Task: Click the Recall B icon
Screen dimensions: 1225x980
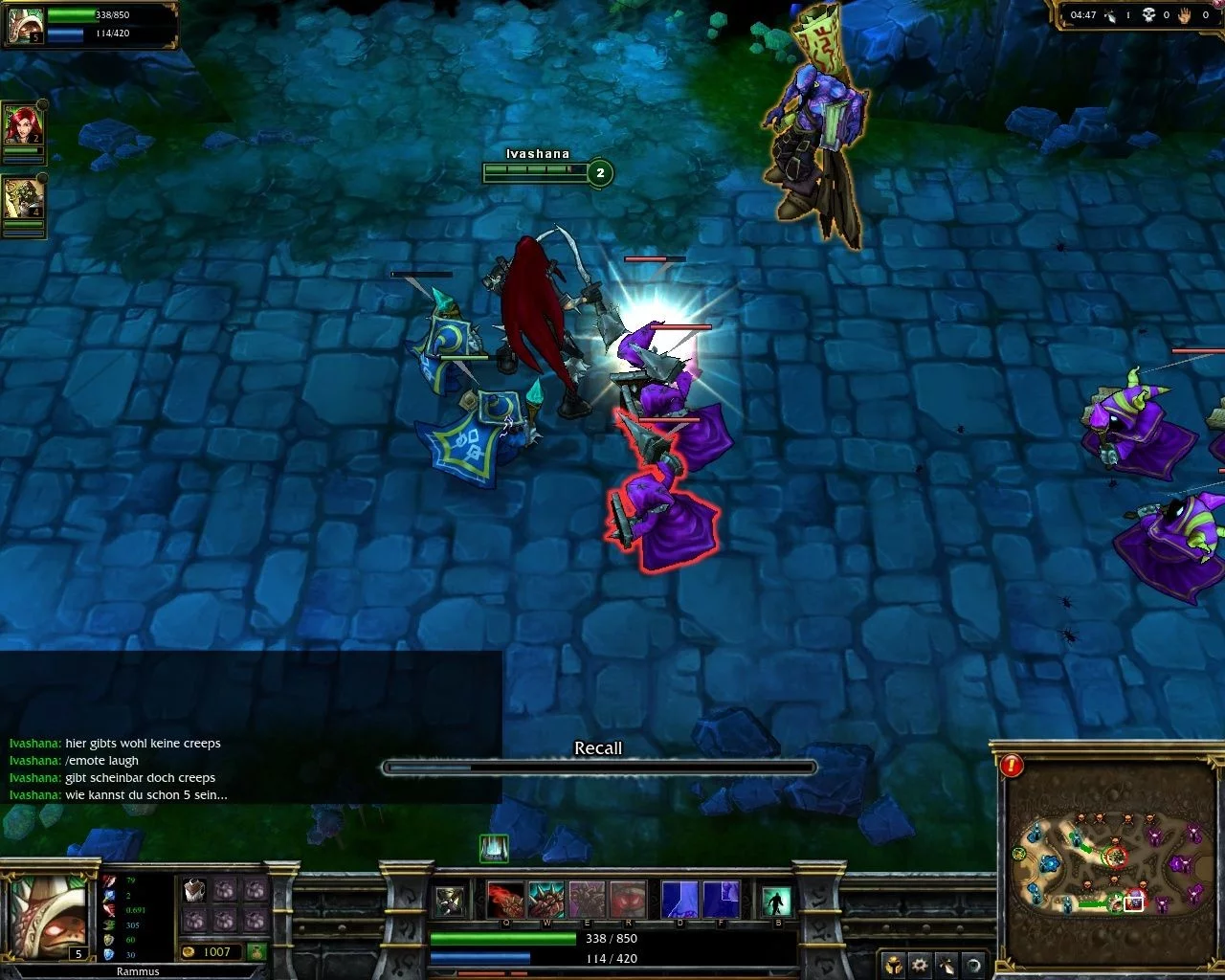Action: tap(777, 901)
